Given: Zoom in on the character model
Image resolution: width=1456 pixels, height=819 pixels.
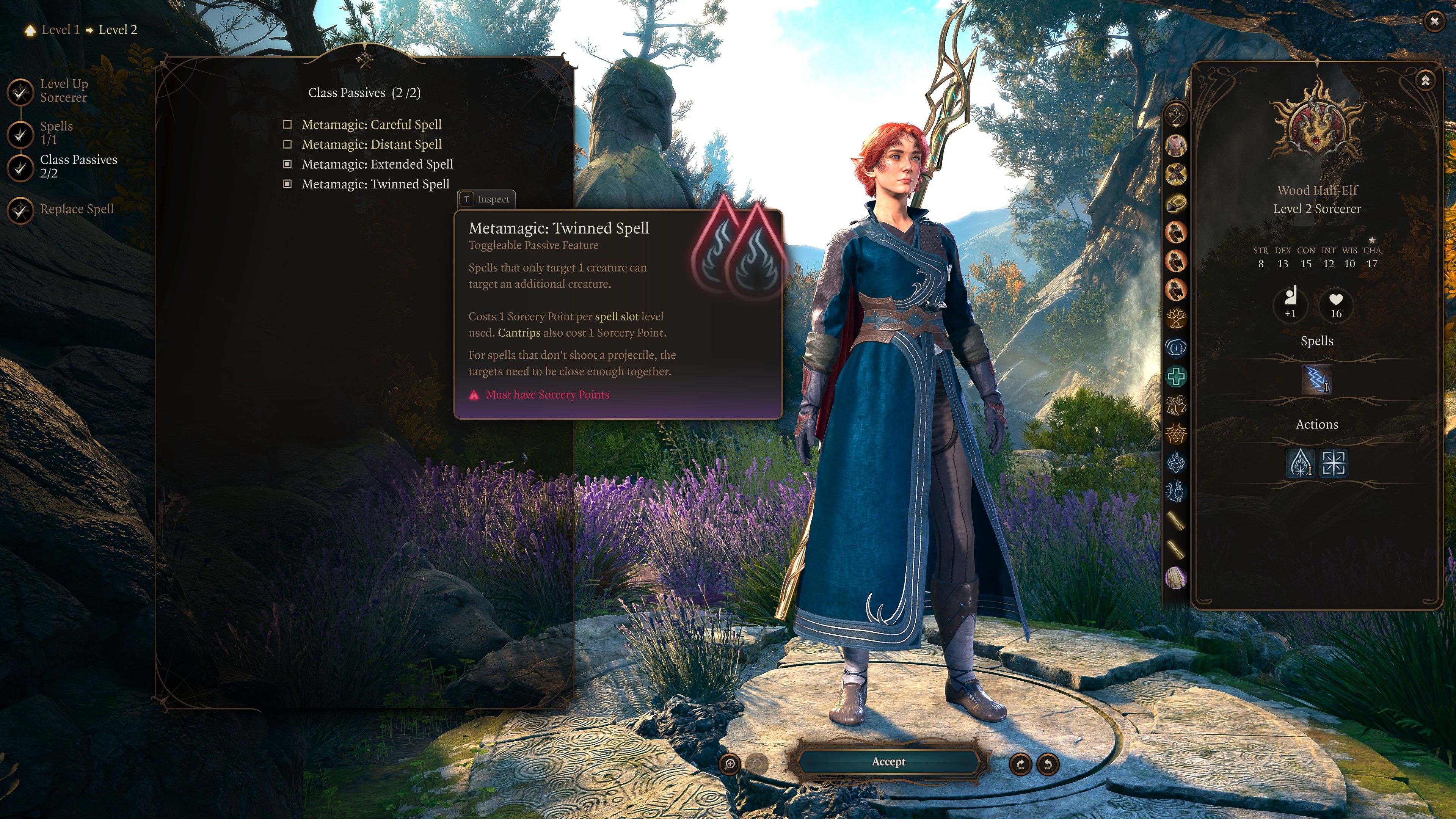Looking at the screenshot, I should 730,764.
